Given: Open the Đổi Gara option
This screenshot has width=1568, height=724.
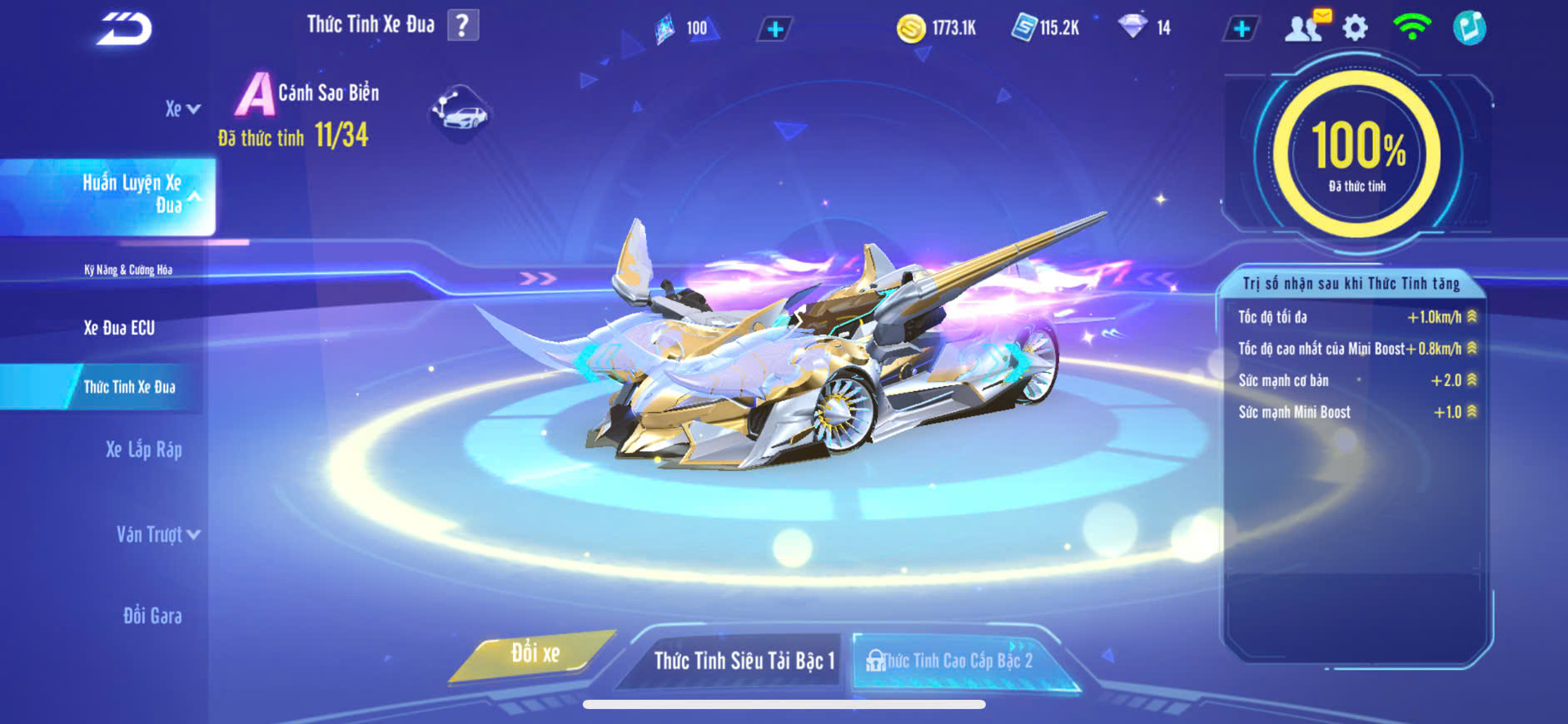Looking at the screenshot, I should 152,616.
